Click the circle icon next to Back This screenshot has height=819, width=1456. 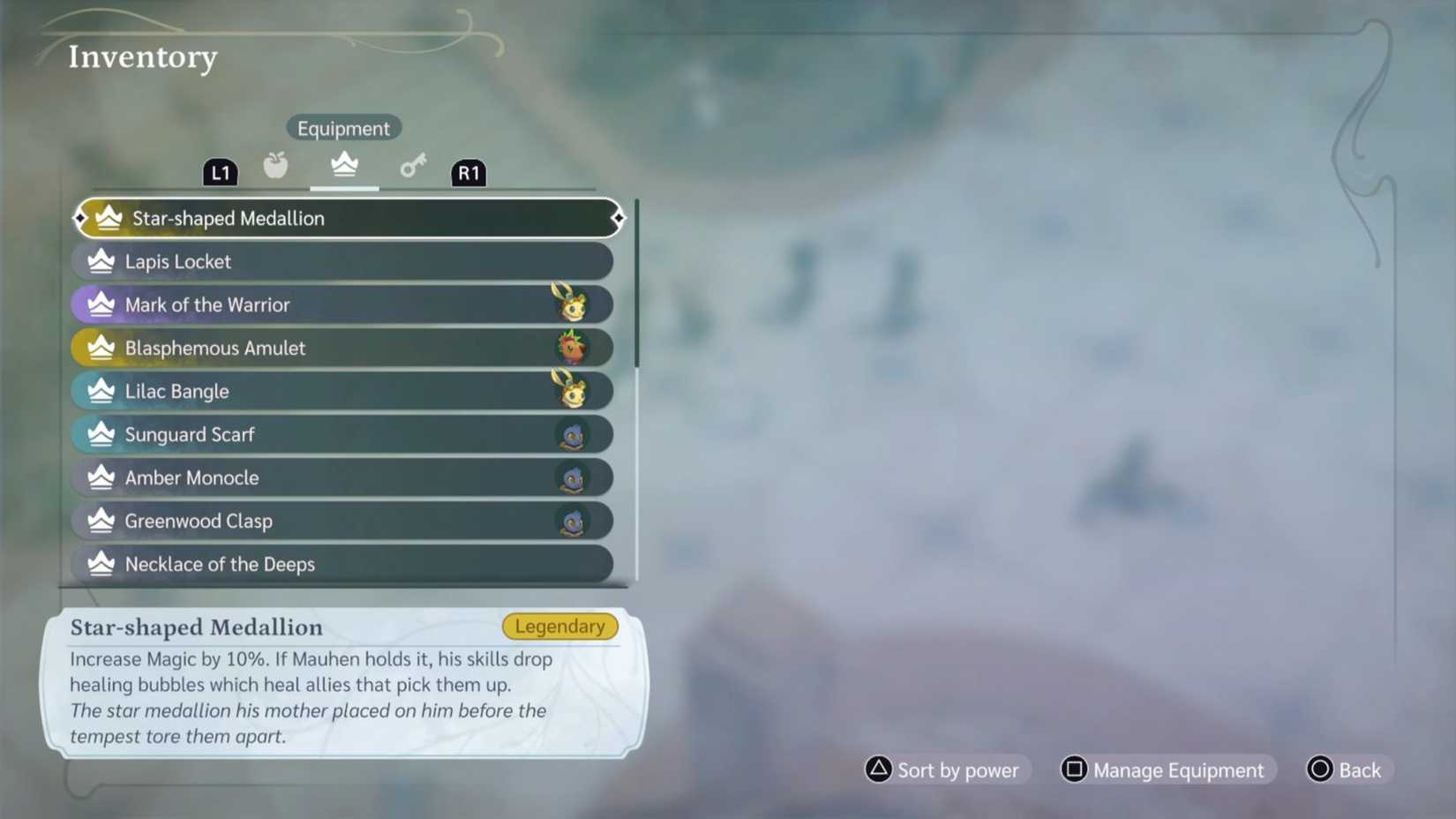[1319, 770]
